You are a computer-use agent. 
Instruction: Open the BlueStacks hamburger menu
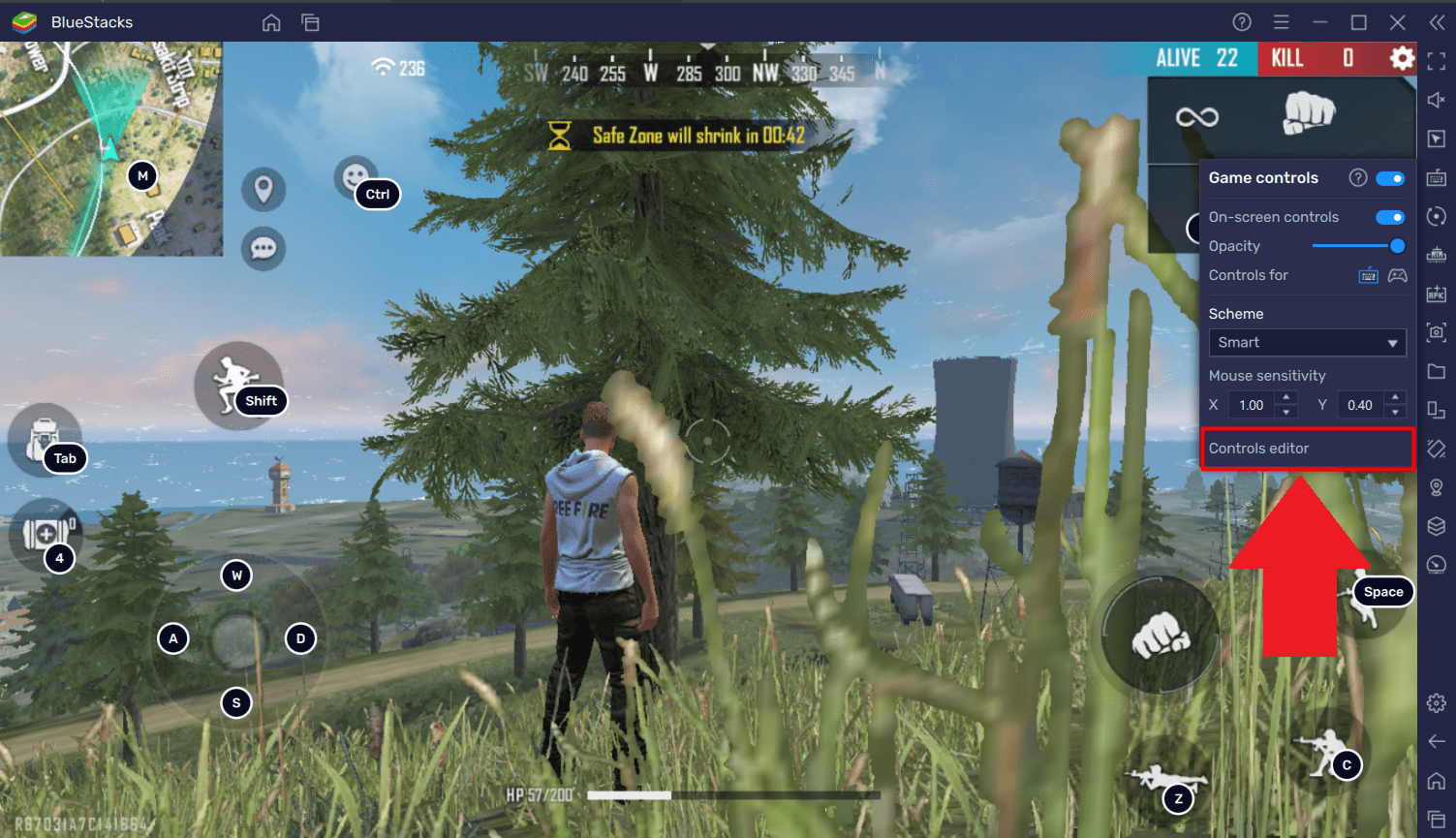pos(1281,21)
